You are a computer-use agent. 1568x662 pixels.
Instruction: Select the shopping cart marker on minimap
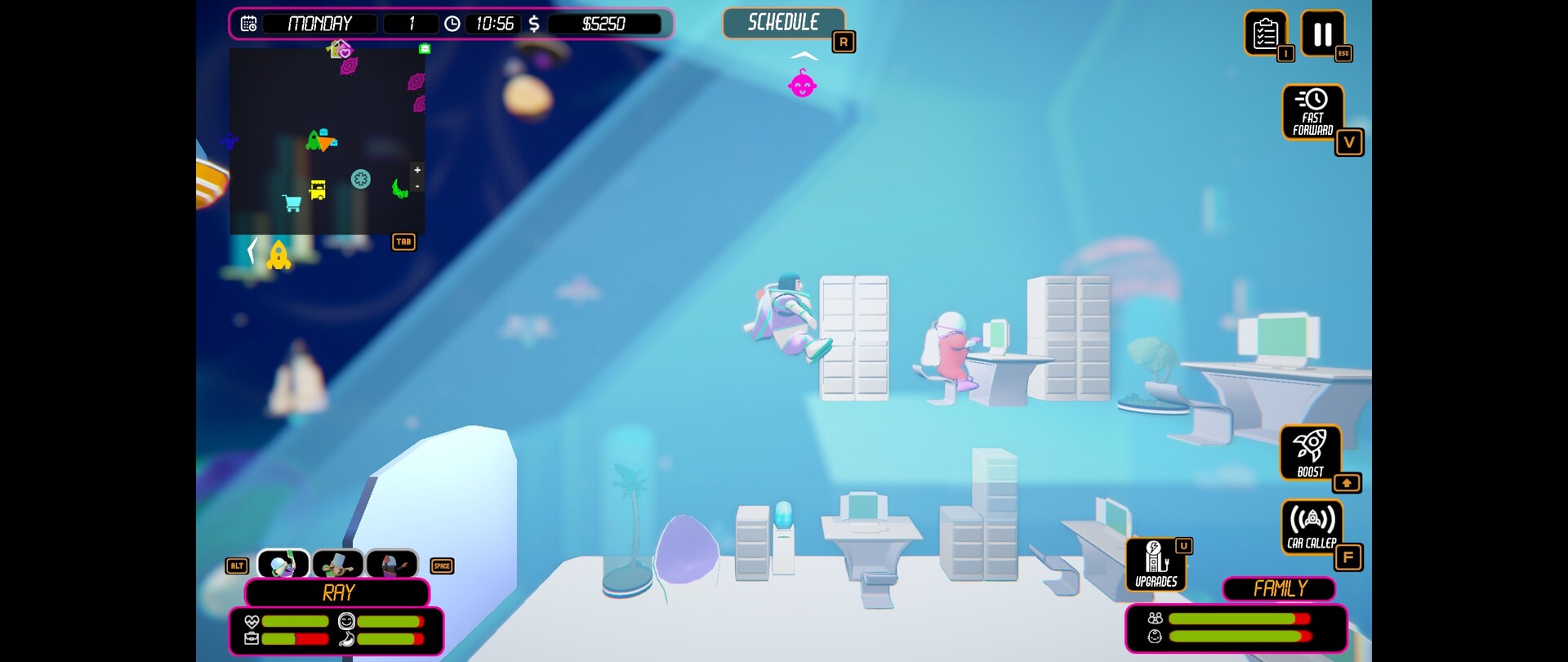coord(292,203)
